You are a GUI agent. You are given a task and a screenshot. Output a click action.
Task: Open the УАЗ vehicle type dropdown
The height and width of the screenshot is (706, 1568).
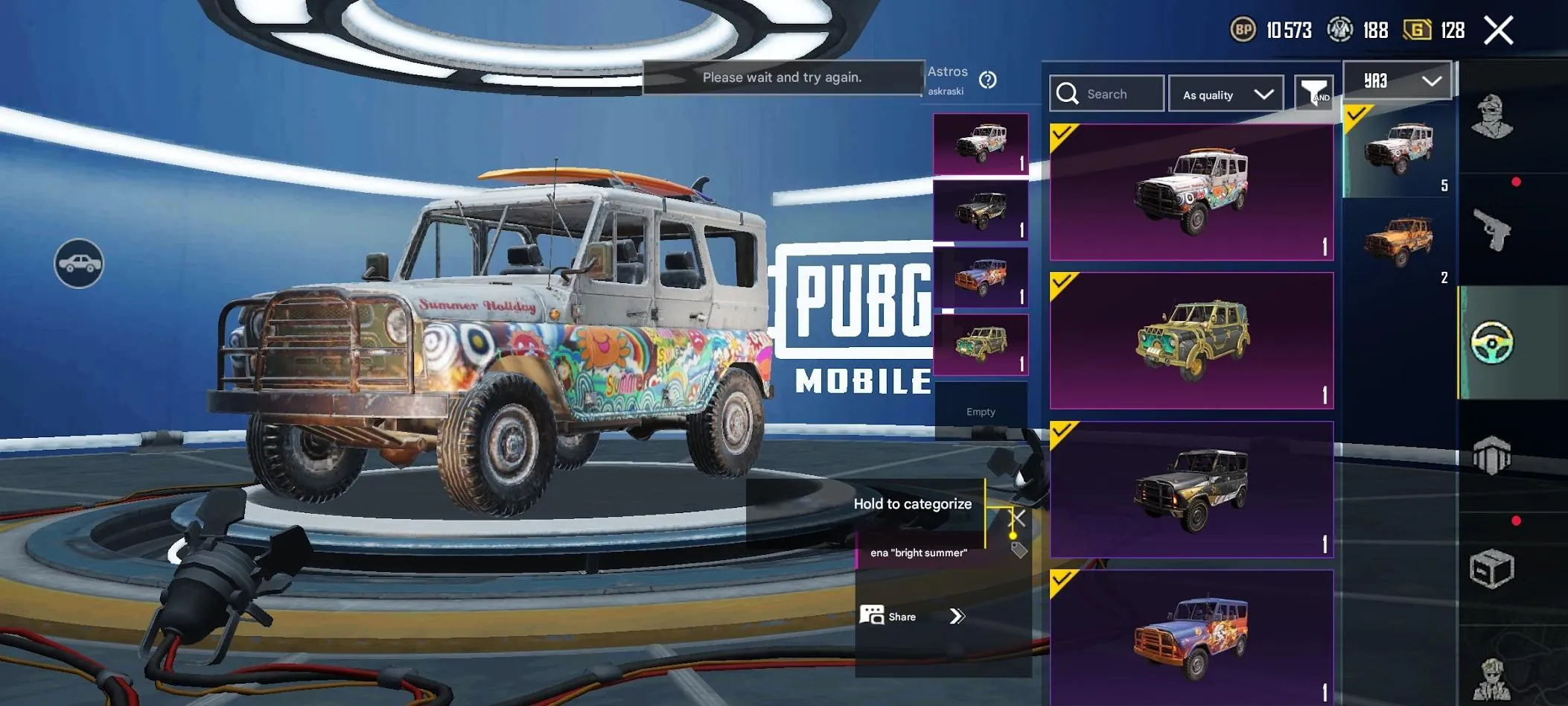[x=1397, y=80]
